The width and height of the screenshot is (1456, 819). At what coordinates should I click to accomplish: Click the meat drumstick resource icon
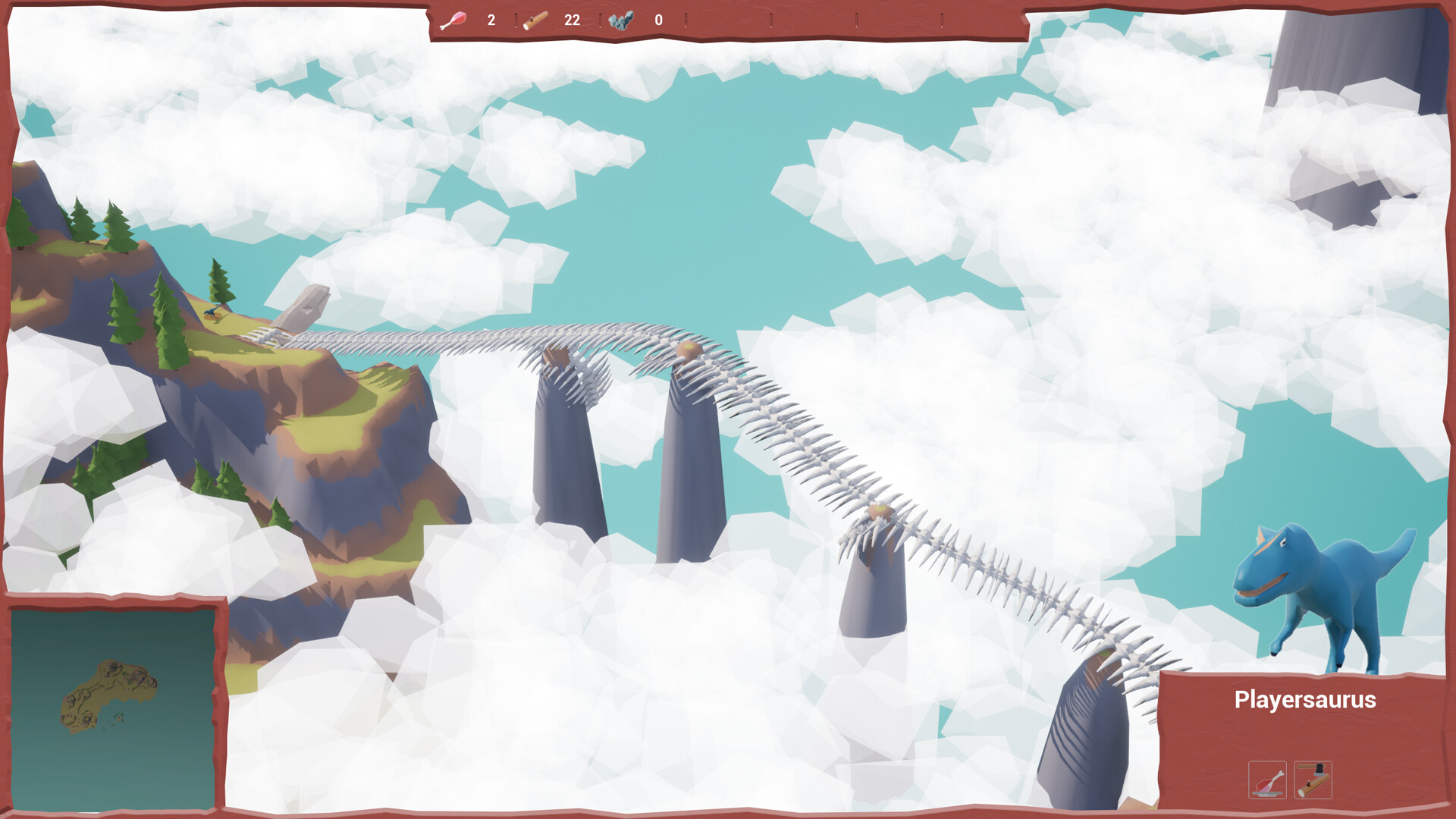pos(453,20)
